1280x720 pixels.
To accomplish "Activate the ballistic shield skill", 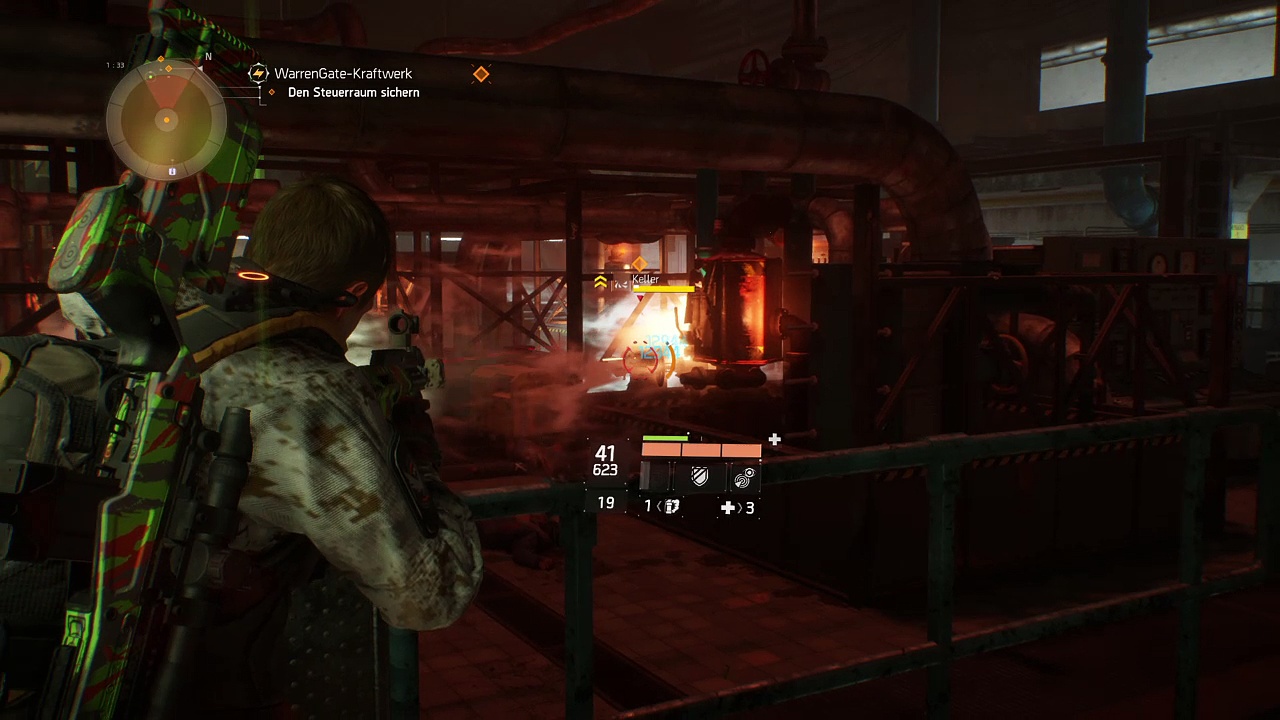I will [700, 478].
